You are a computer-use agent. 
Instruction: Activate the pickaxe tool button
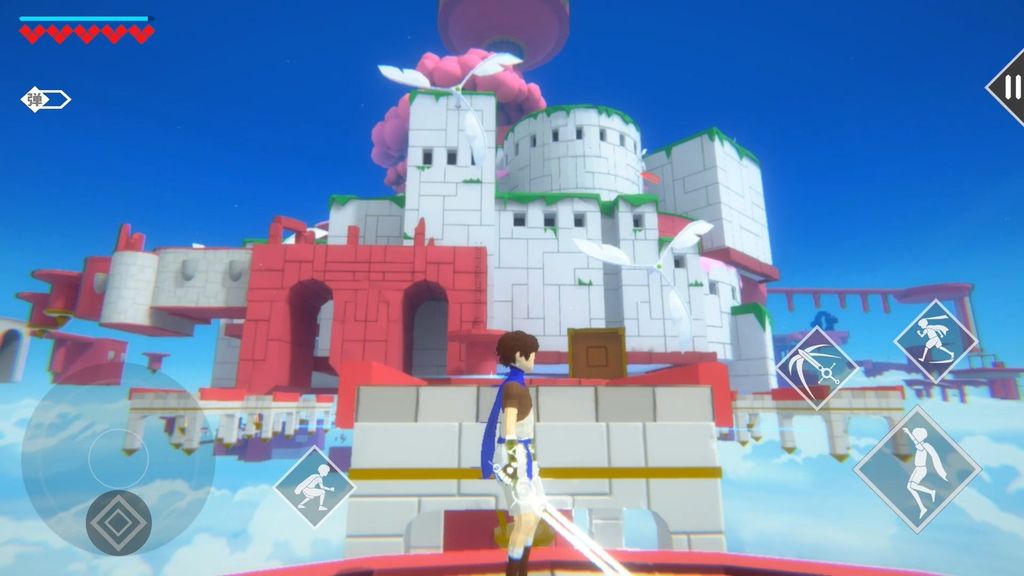point(817,368)
